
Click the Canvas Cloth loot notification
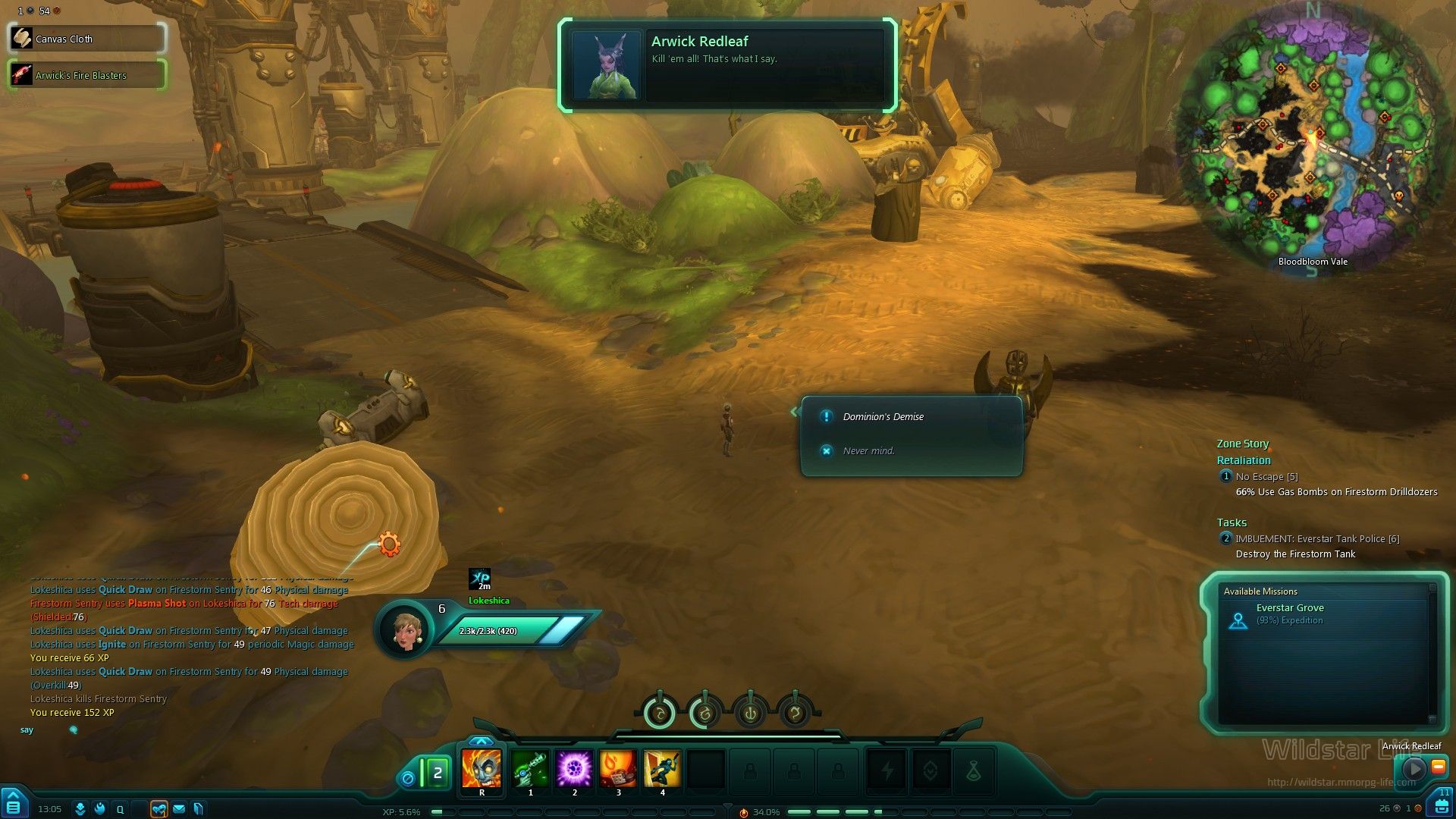click(86, 39)
